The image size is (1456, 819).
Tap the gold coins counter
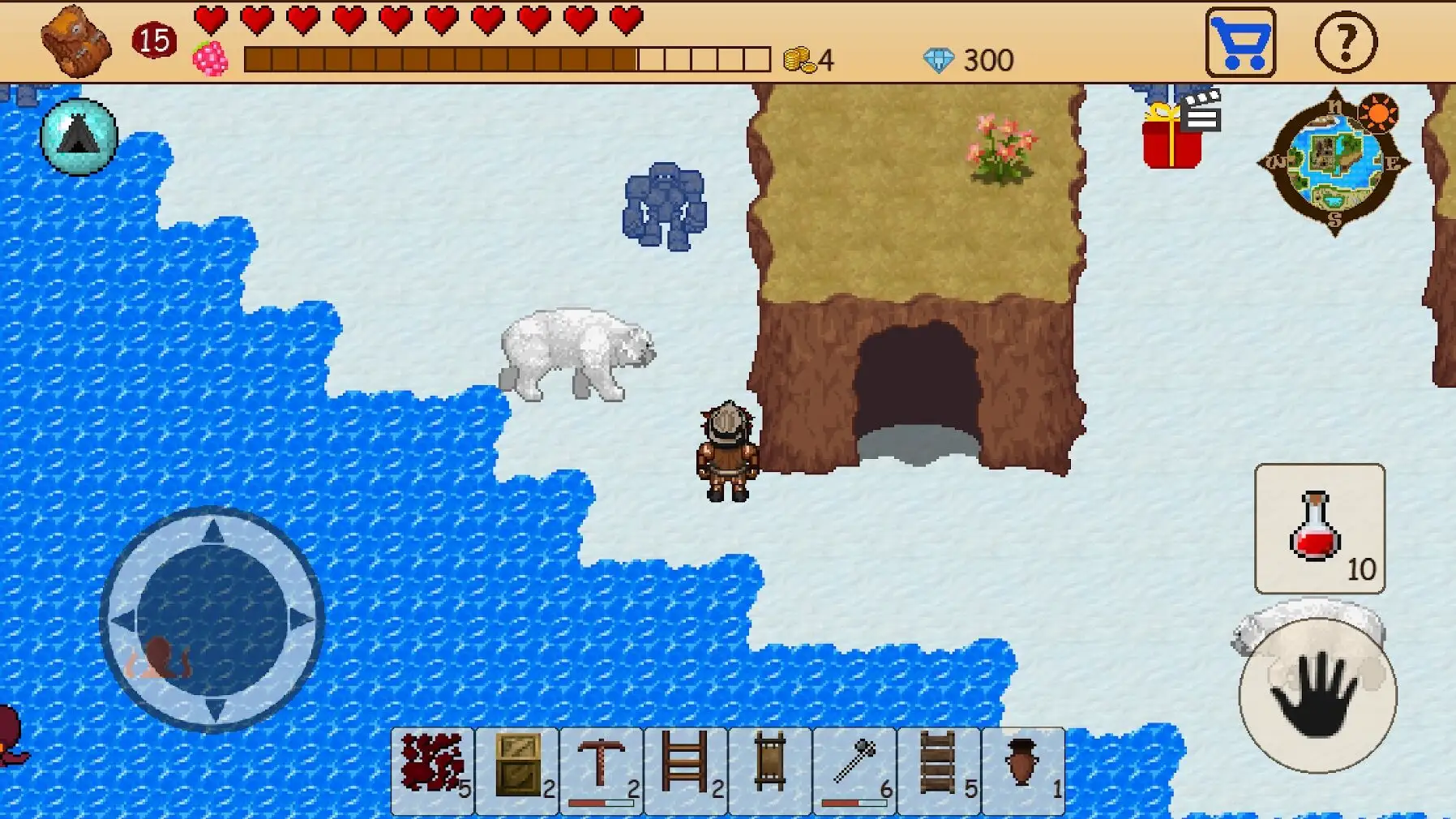click(807, 57)
